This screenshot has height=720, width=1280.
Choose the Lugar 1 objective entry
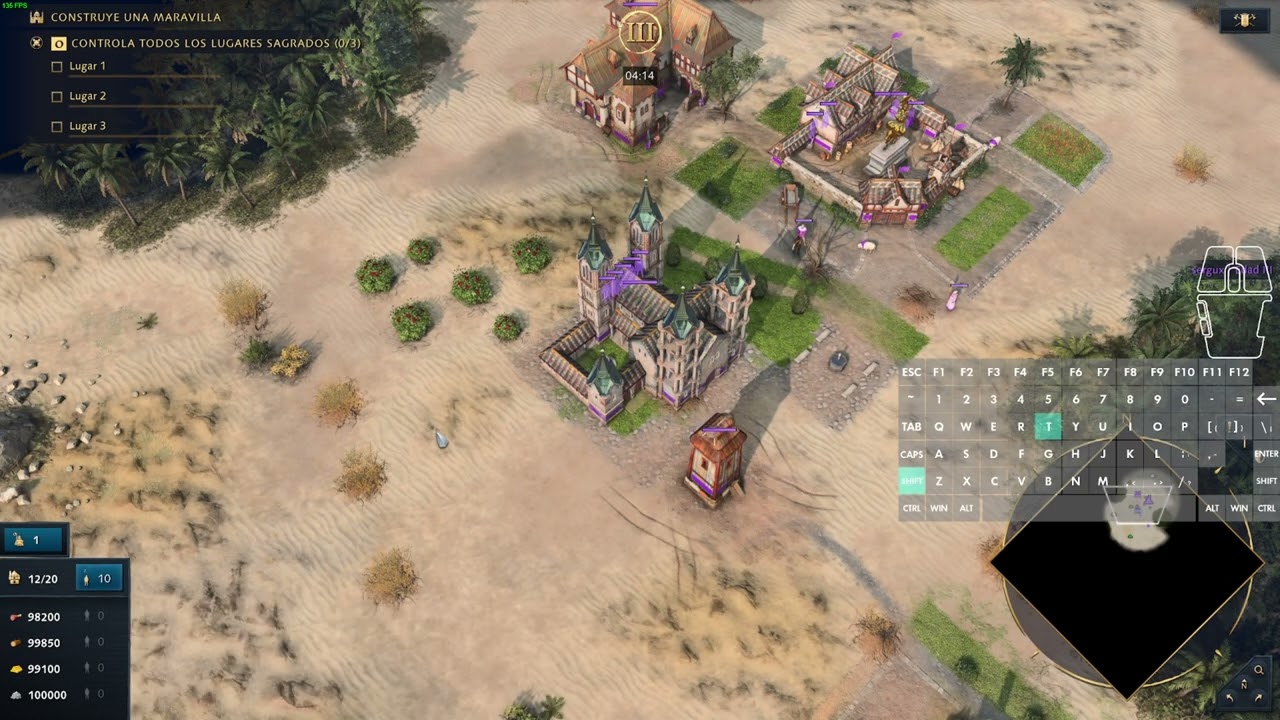87,66
